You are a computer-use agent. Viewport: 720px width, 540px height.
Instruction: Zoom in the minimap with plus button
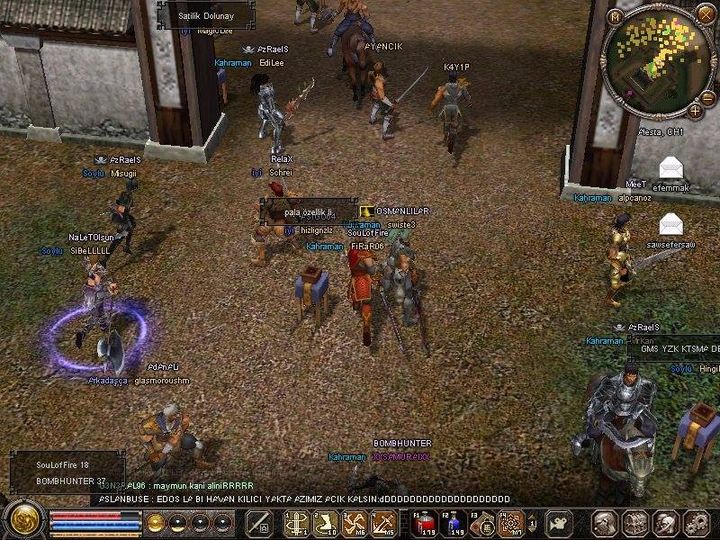tap(694, 112)
